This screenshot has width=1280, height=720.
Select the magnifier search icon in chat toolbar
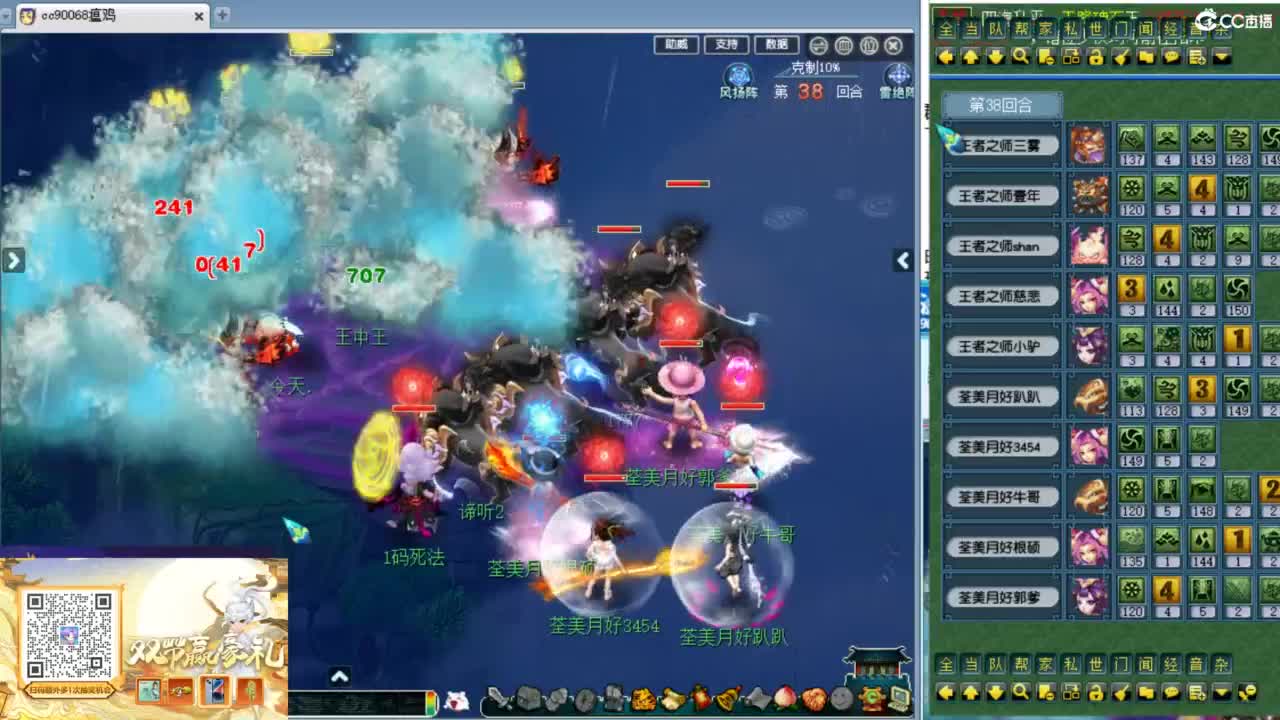(1020, 58)
